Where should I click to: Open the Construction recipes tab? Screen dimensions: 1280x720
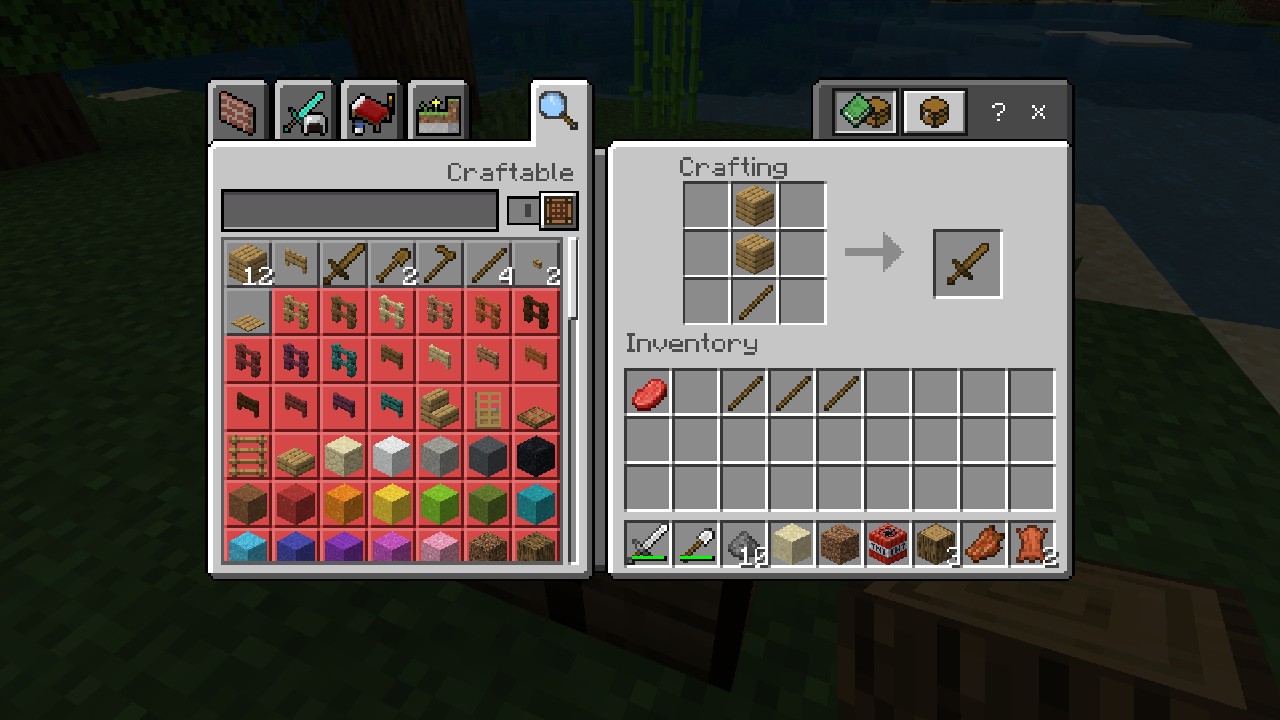click(x=237, y=111)
